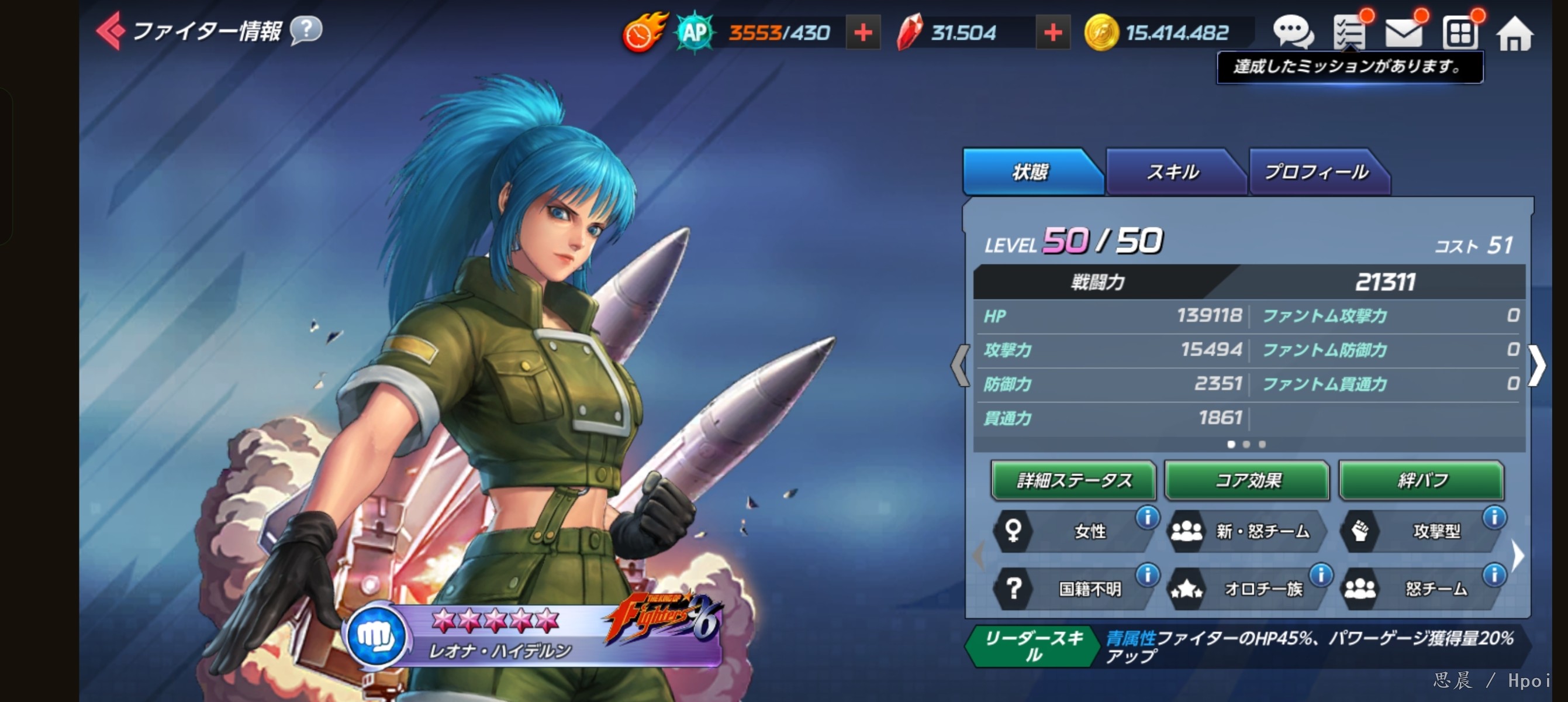This screenshot has width=1568, height=702.
Task: Open the mission checklist icon
Action: click(x=1349, y=32)
